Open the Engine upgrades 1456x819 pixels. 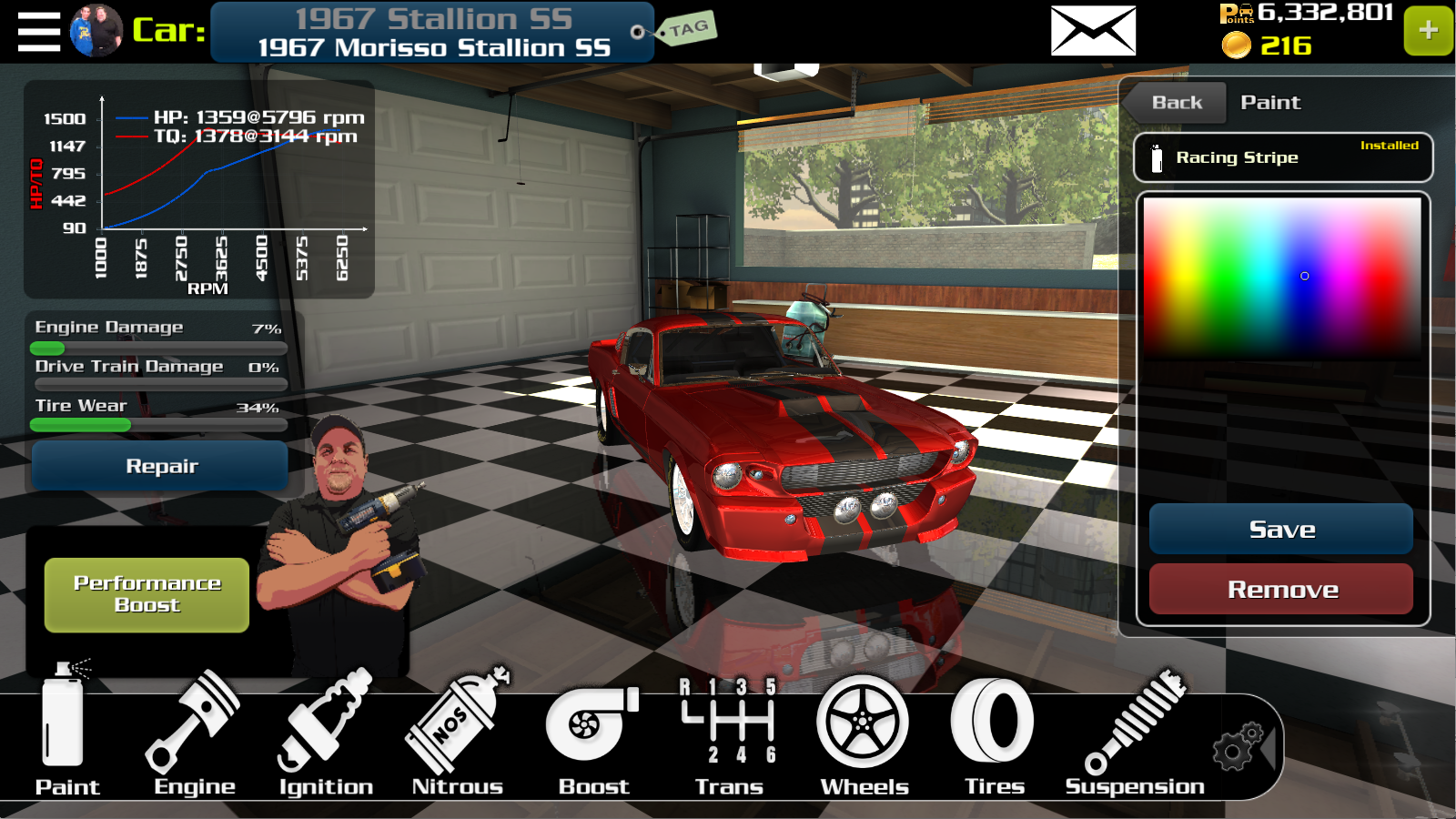194,733
